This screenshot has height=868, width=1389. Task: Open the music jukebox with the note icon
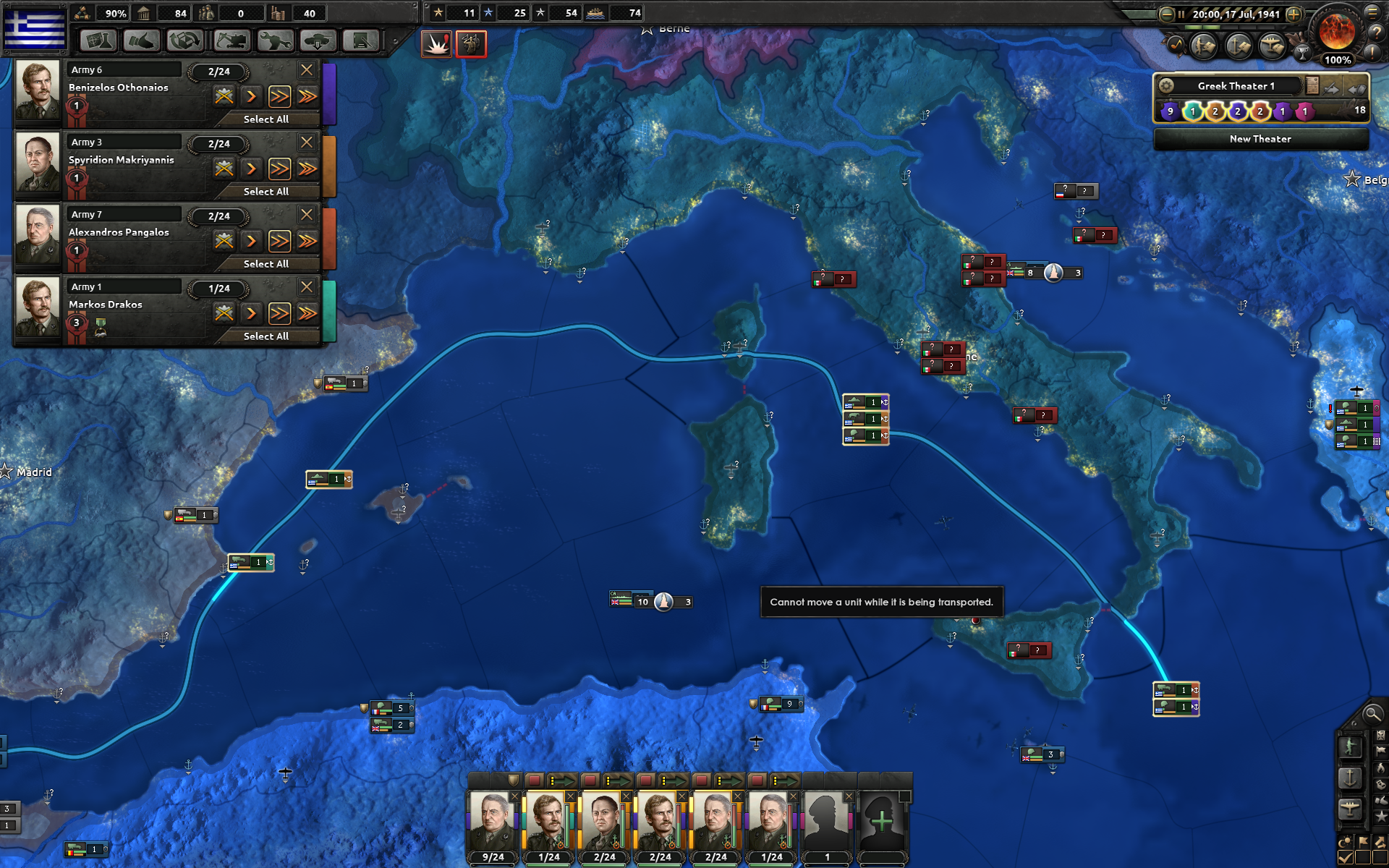[x=1176, y=46]
